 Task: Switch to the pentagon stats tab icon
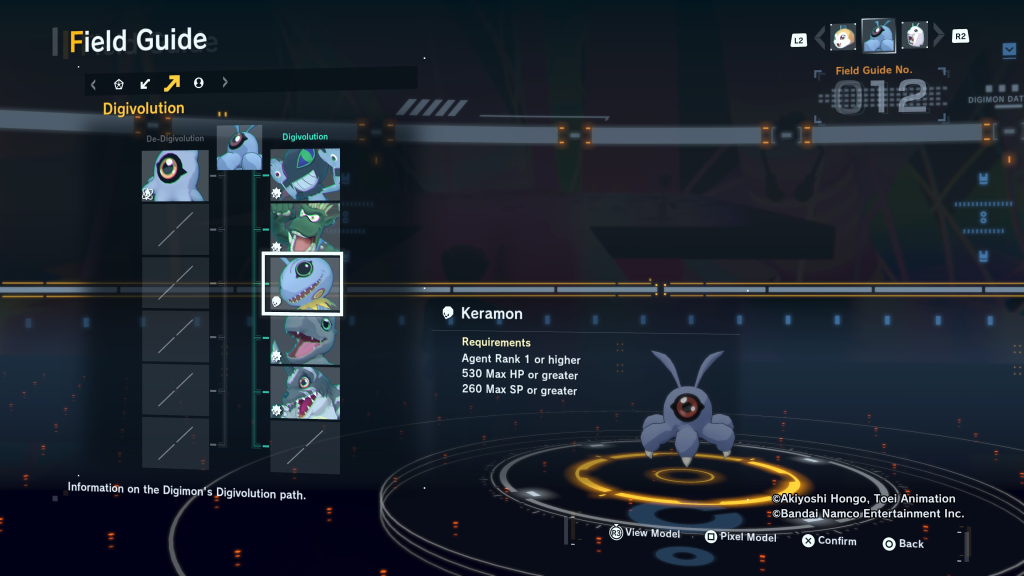click(x=119, y=84)
